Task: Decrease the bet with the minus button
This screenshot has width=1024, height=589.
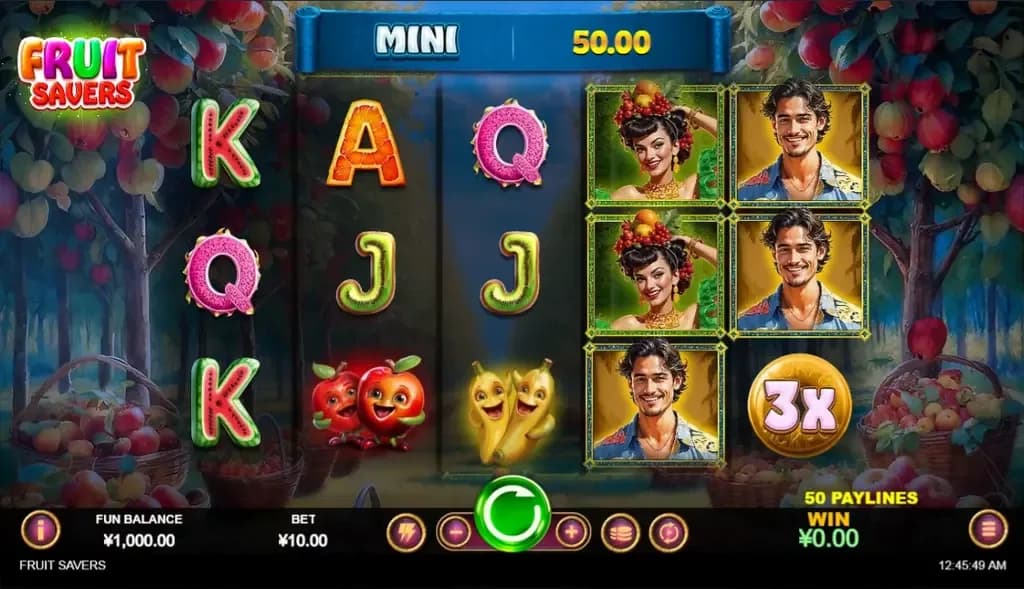Action: [x=455, y=532]
